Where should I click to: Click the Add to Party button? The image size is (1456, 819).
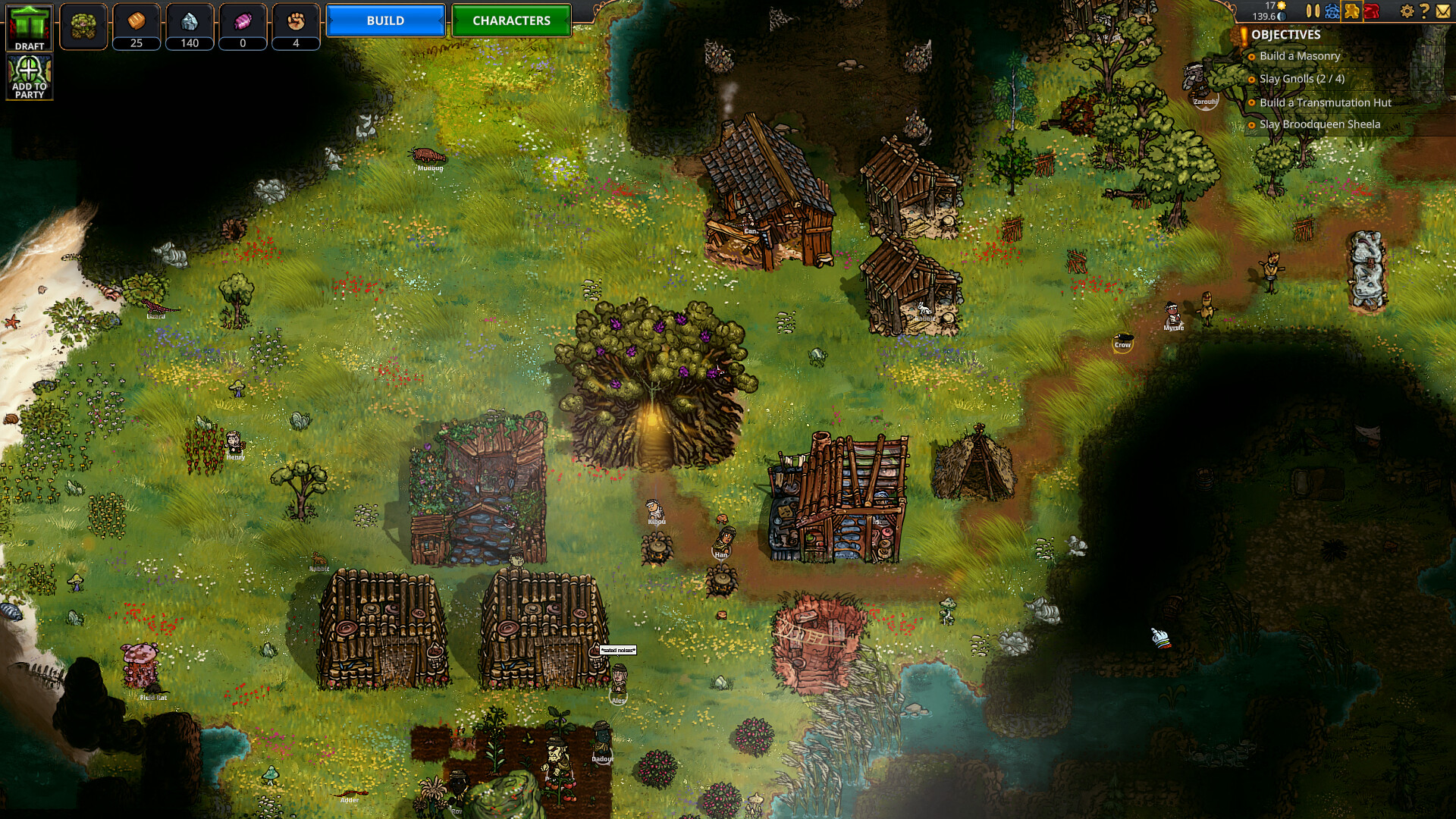pos(30,77)
